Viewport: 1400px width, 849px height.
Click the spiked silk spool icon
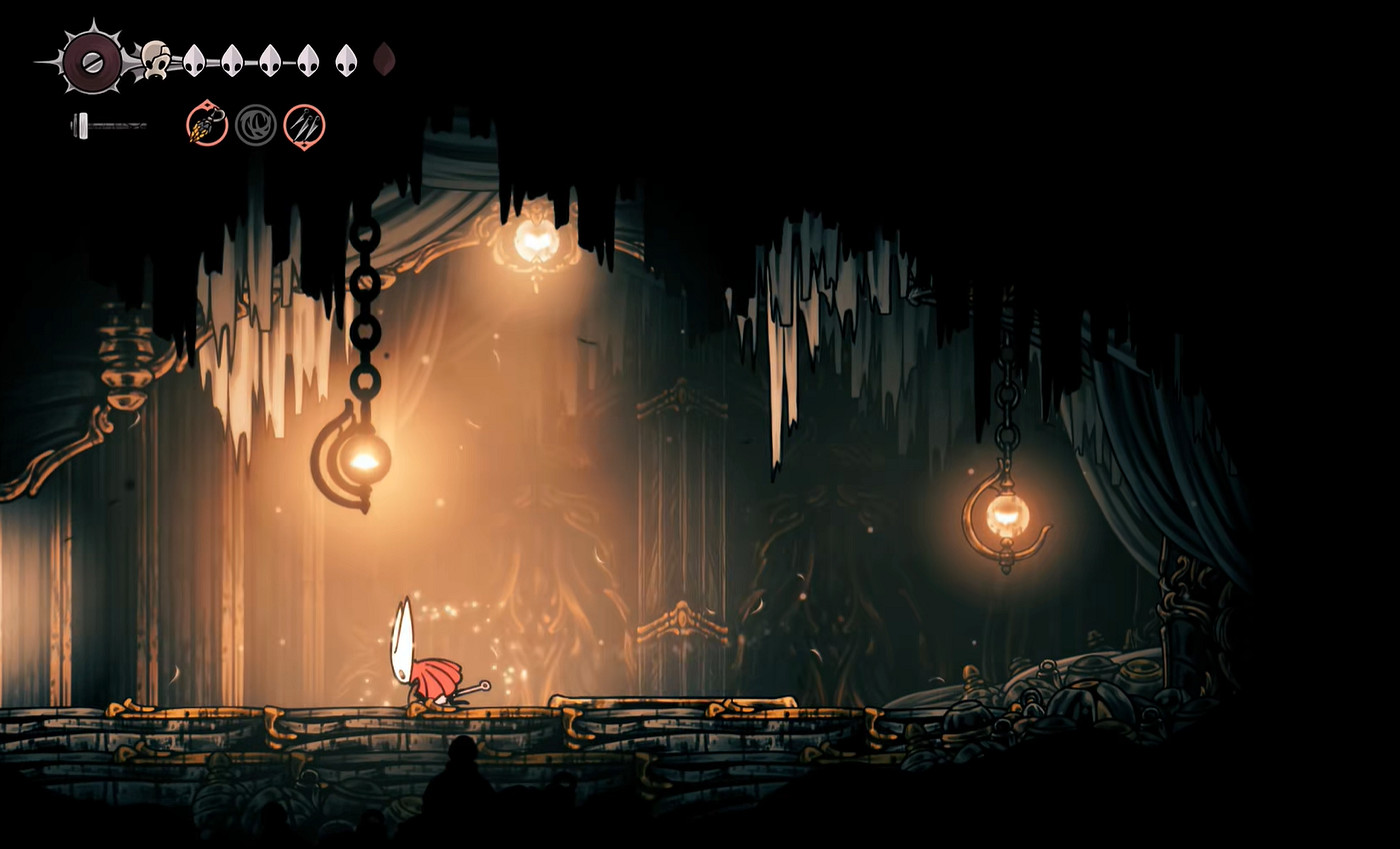(92, 61)
